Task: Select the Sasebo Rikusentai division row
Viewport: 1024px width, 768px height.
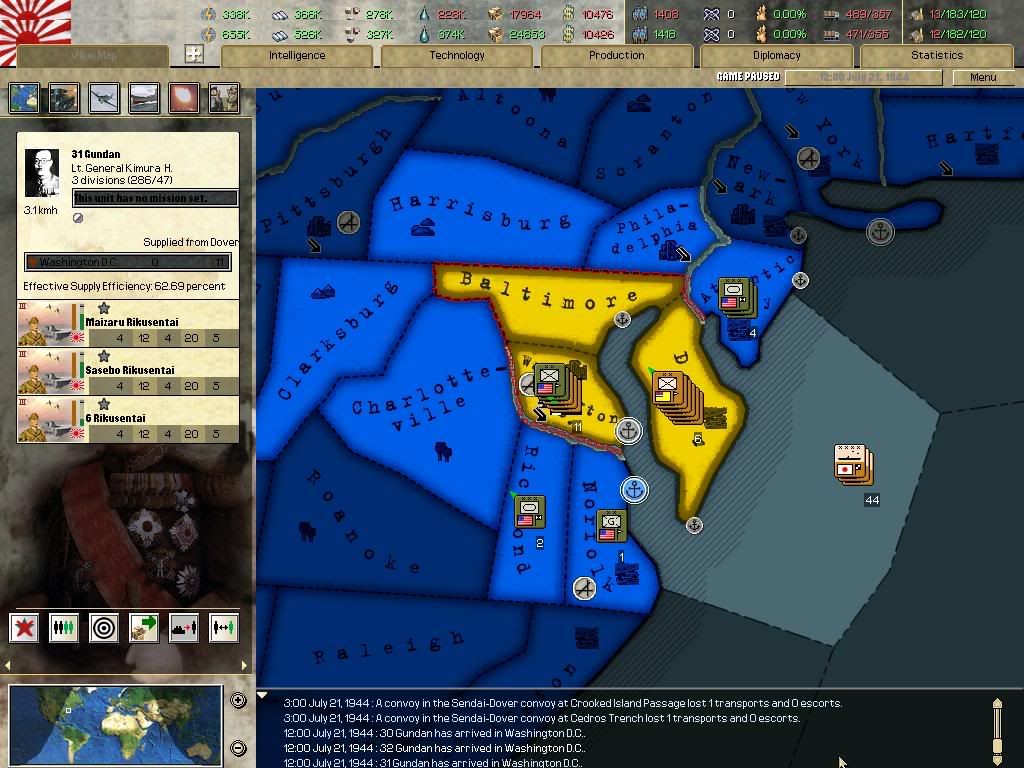Action: (128, 372)
